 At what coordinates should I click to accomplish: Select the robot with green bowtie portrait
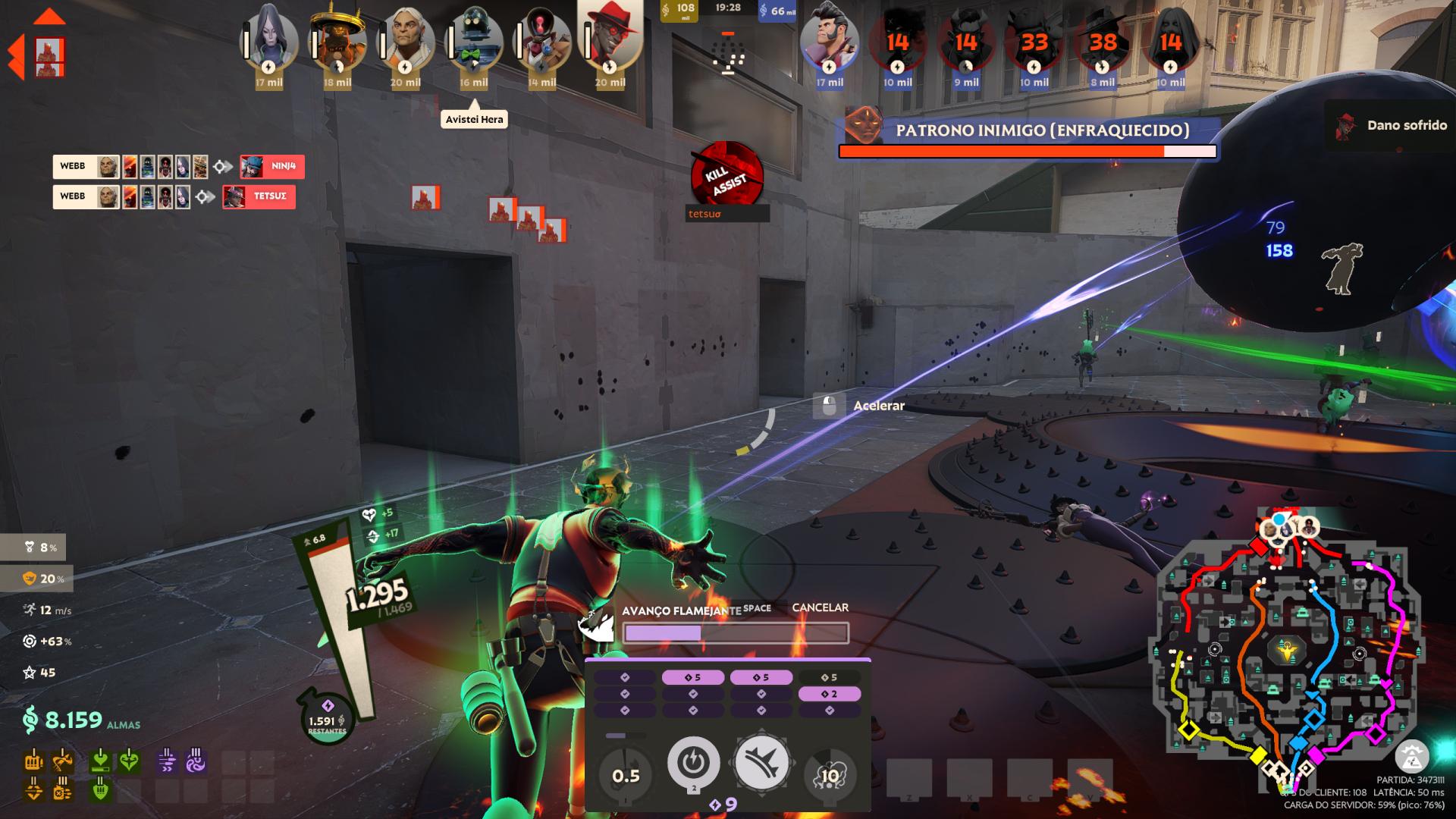pos(474,39)
